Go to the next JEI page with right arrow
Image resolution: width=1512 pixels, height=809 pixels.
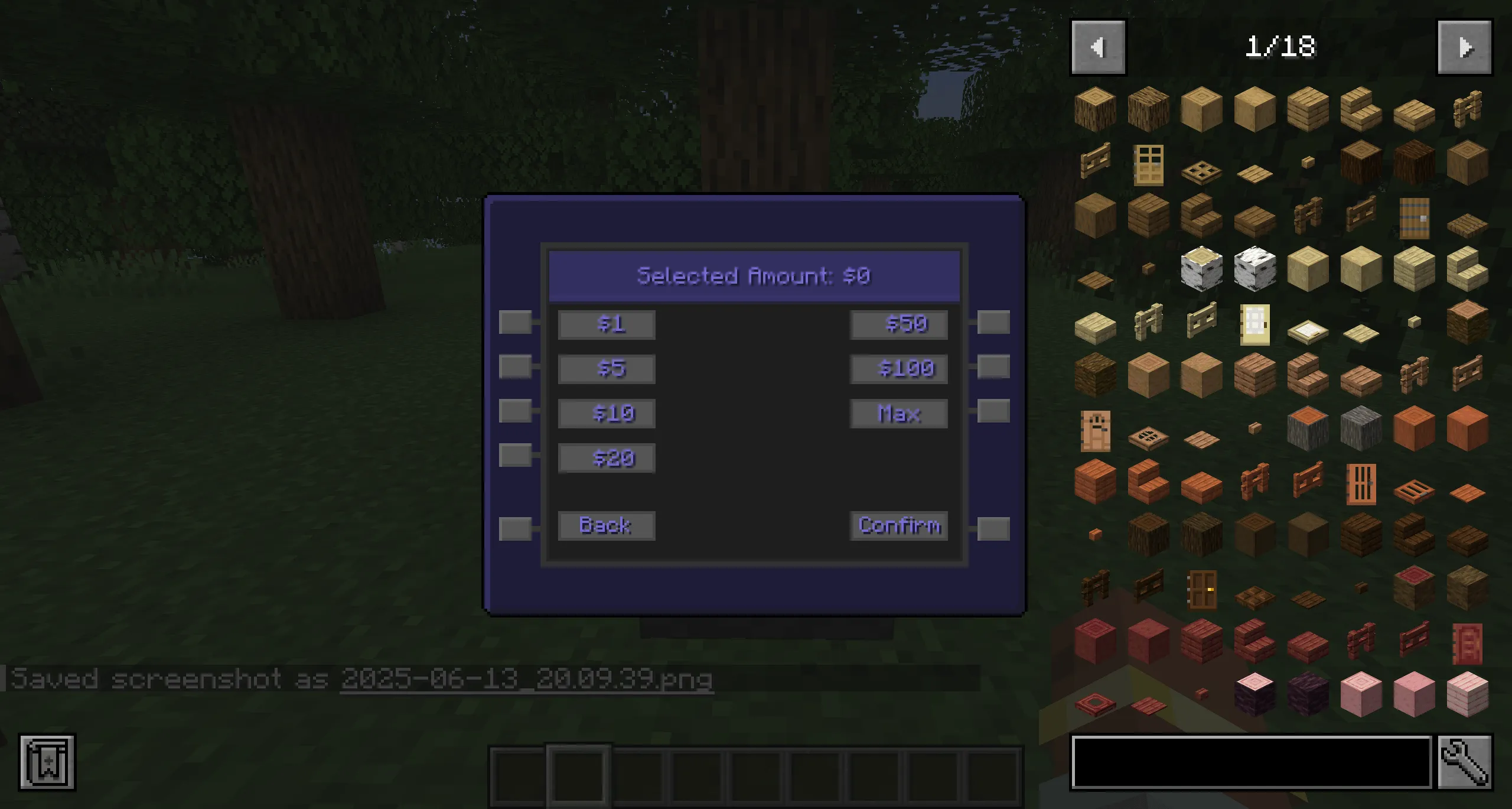pyautogui.click(x=1465, y=47)
